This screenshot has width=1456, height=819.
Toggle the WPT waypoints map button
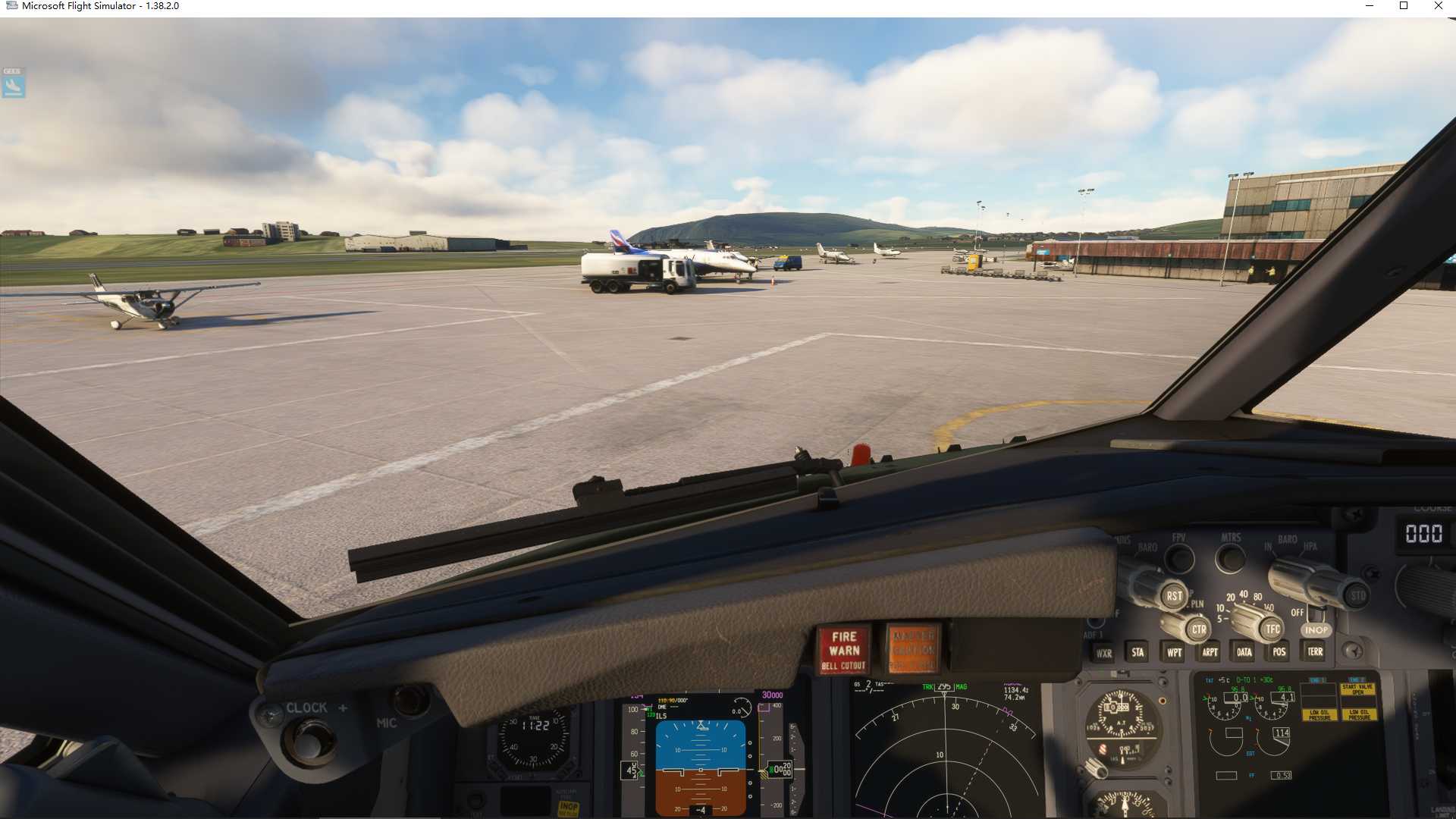point(1174,652)
